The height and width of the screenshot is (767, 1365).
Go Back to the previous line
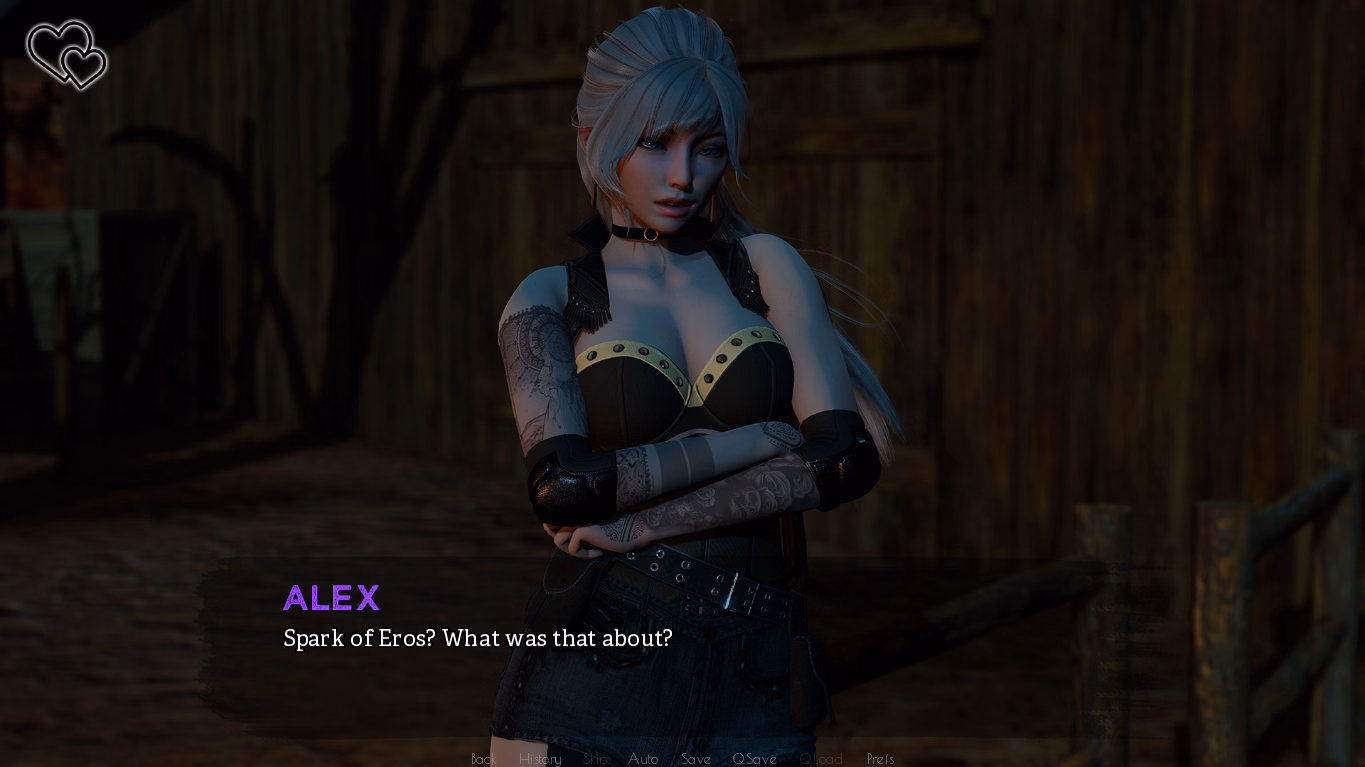pyautogui.click(x=483, y=759)
